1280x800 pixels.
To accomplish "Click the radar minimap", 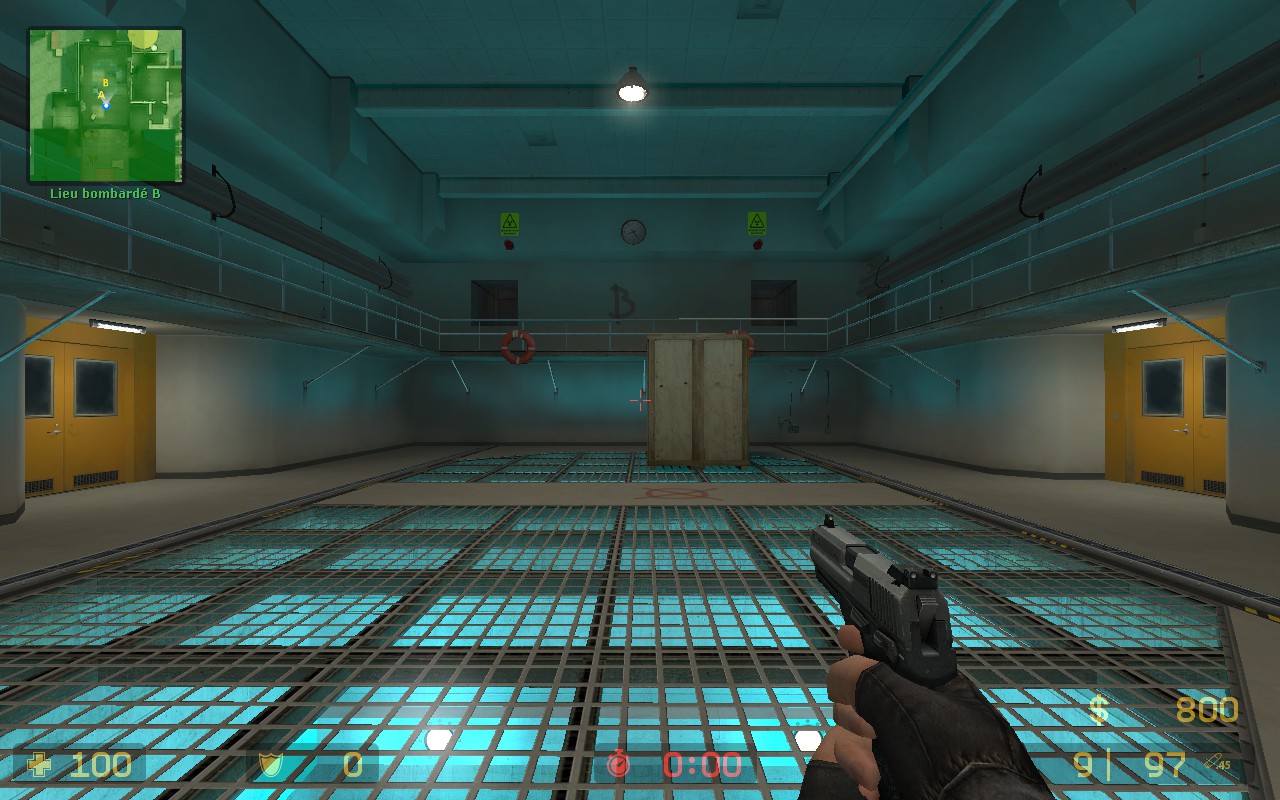I will [106, 105].
